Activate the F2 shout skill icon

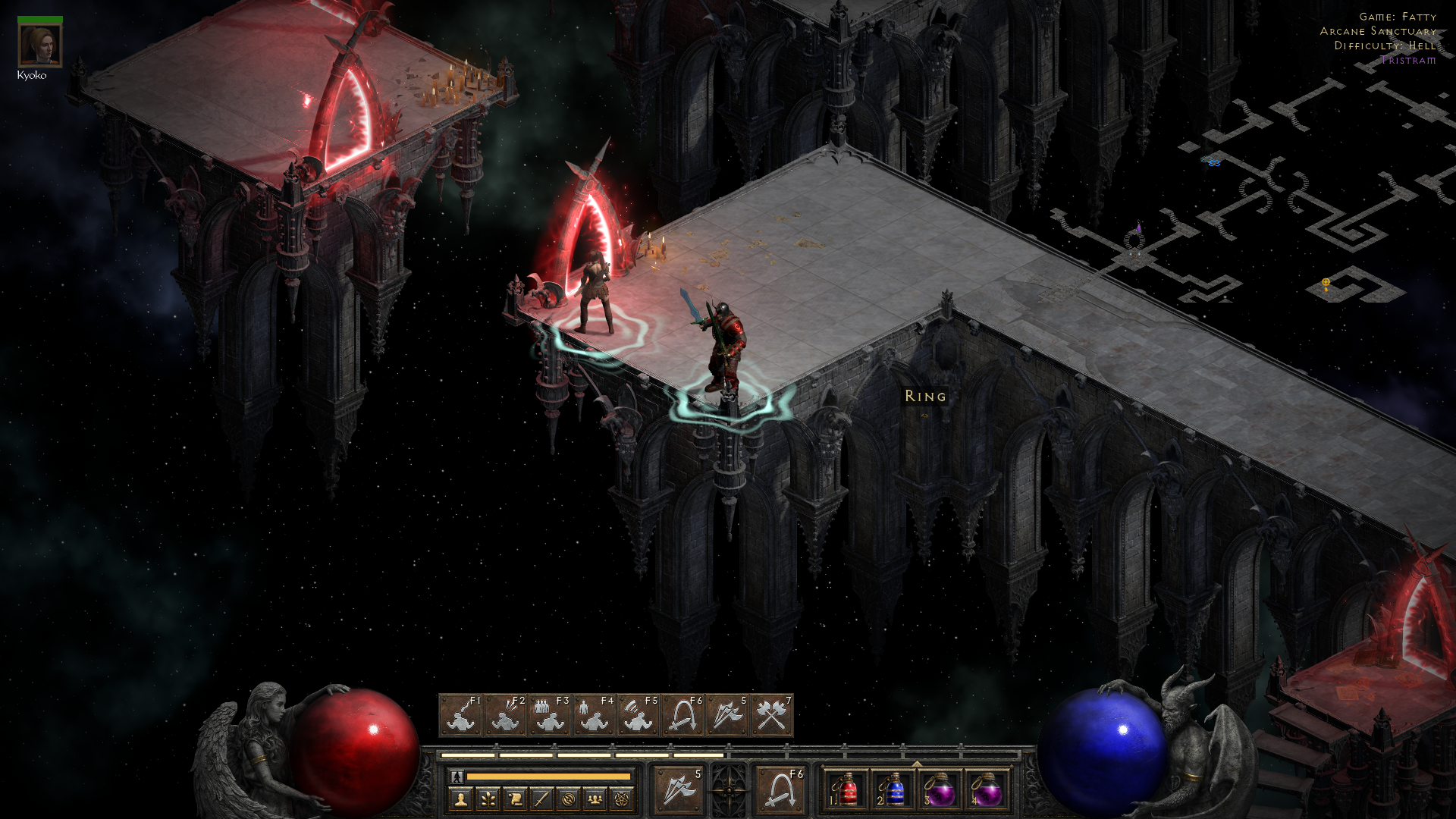[506, 715]
